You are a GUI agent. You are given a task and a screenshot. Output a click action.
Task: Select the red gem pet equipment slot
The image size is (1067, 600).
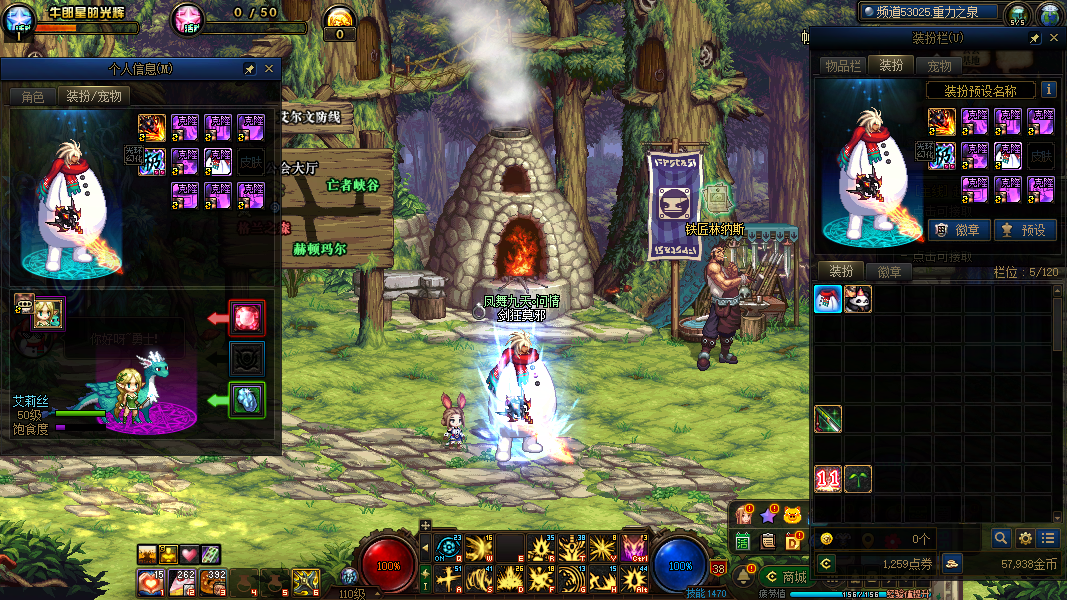point(247,318)
